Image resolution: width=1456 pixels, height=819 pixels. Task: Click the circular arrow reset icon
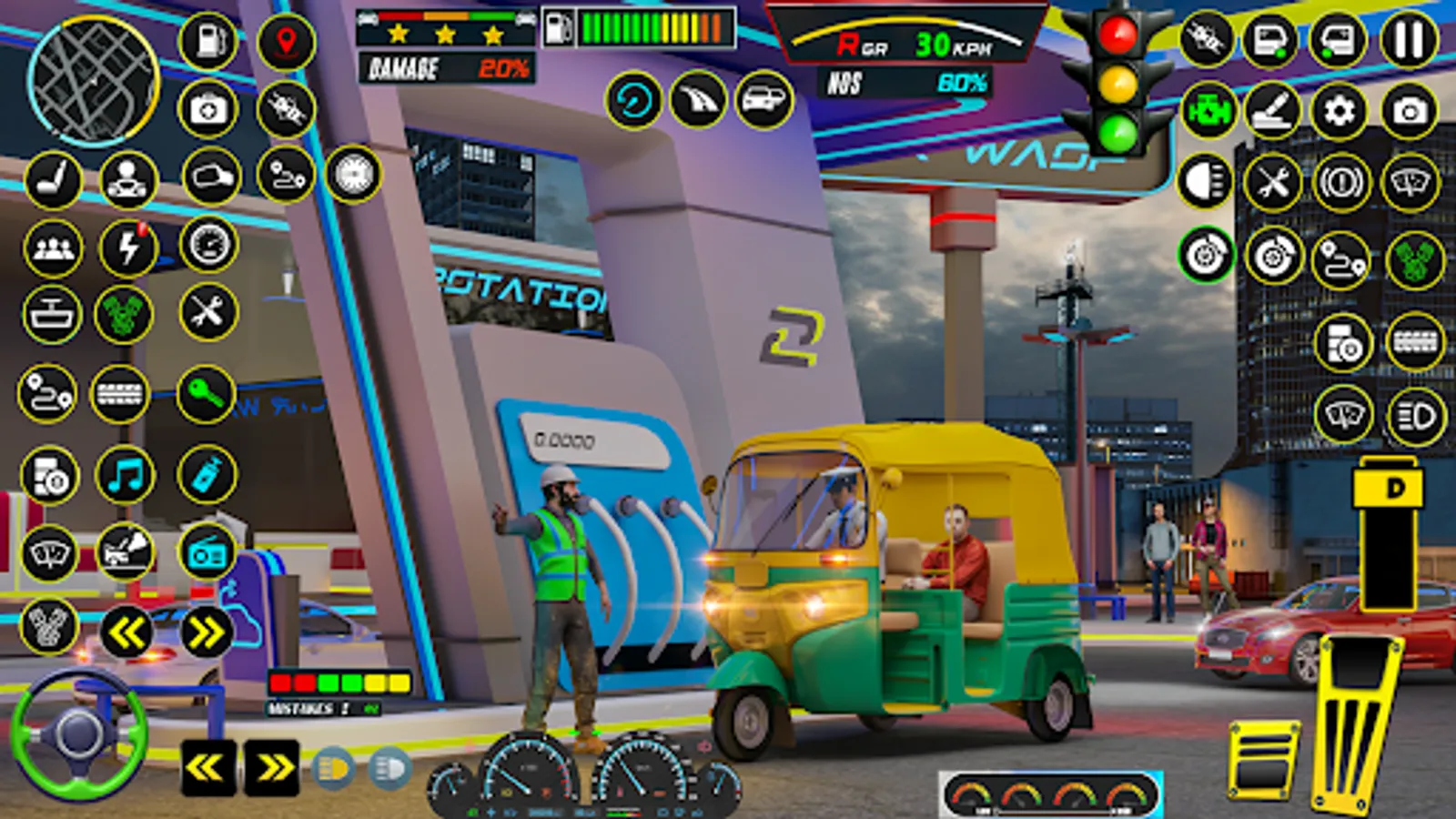[x=633, y=100]
